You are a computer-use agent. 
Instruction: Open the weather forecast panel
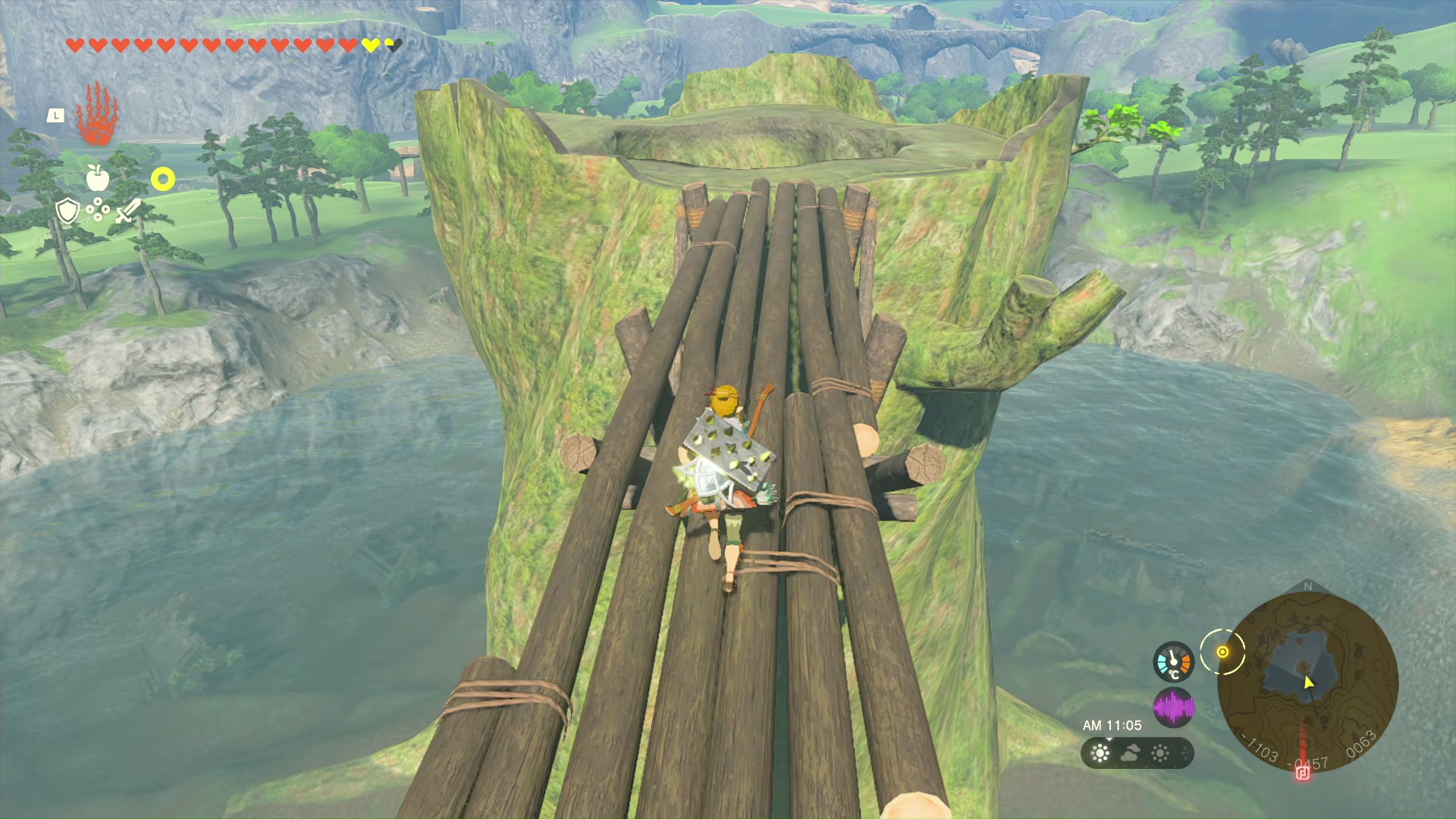1137,753
